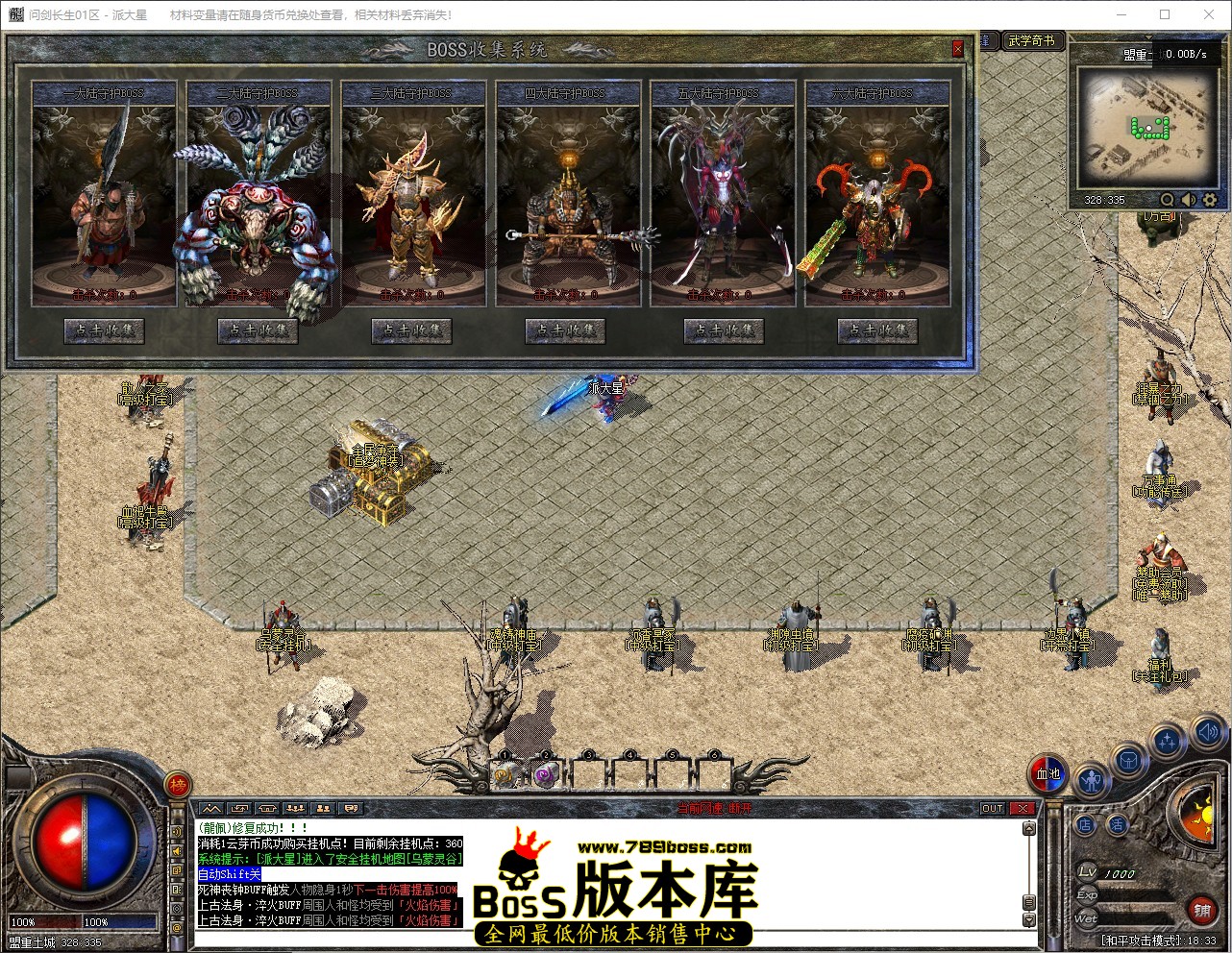Click the speaker icon below the minimap
Viewport: 1232px width, 953px height.
tap(1188, 200)
